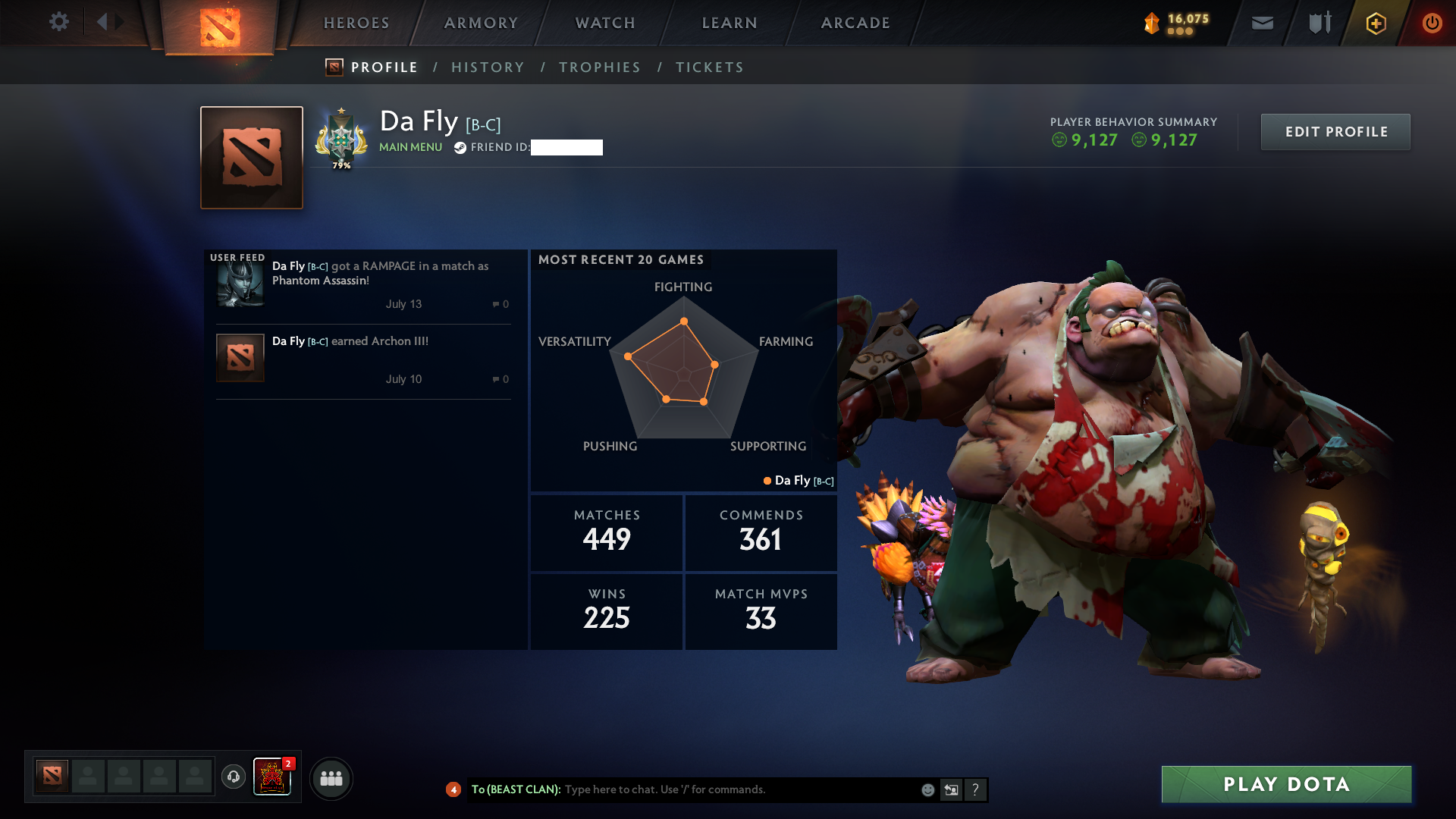This screenshot has height=819, width=1456.
Task: Switch to the HISTORY tab
Action: point(488,67)
